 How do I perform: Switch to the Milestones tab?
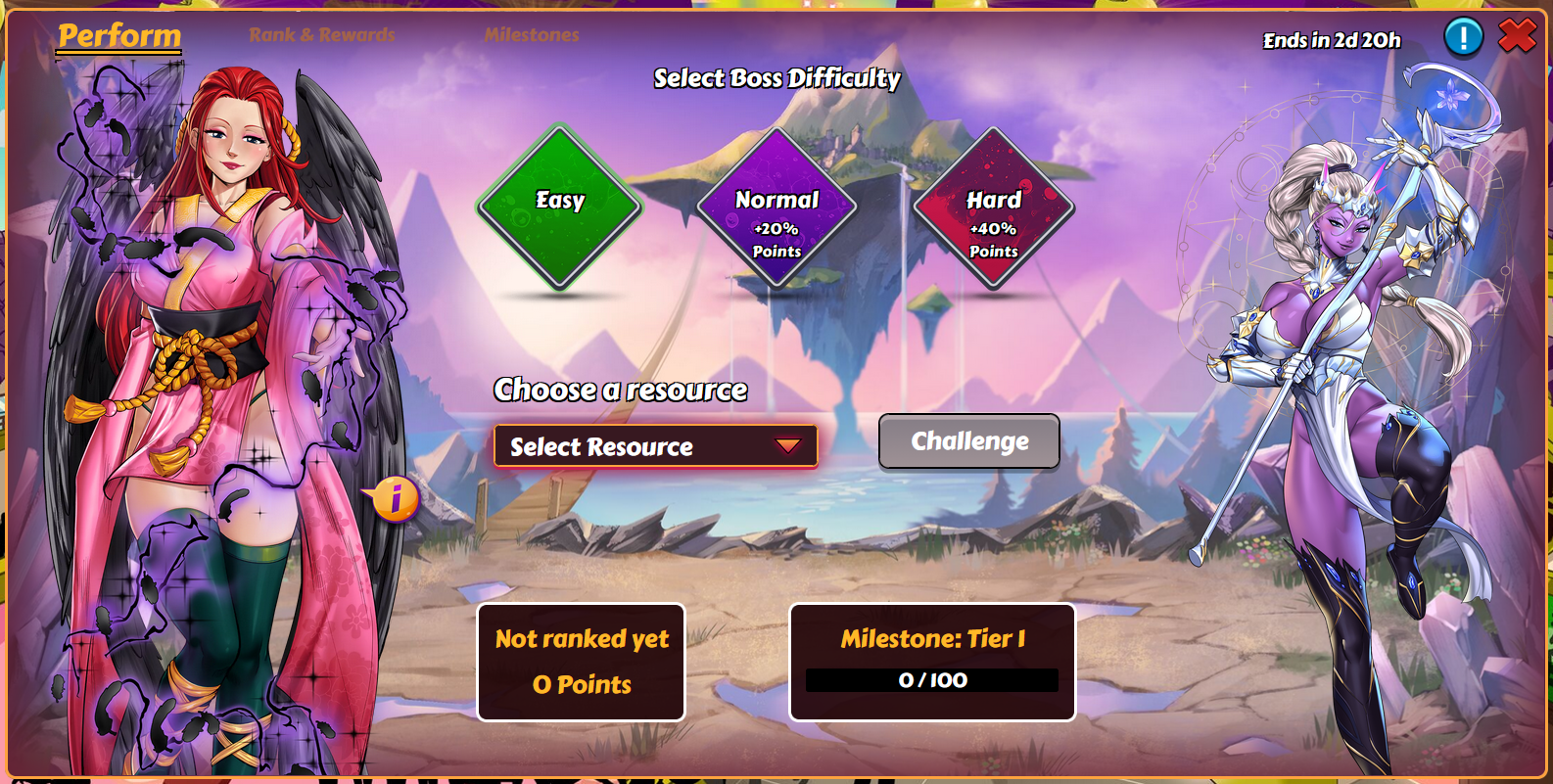pos(532,35)
